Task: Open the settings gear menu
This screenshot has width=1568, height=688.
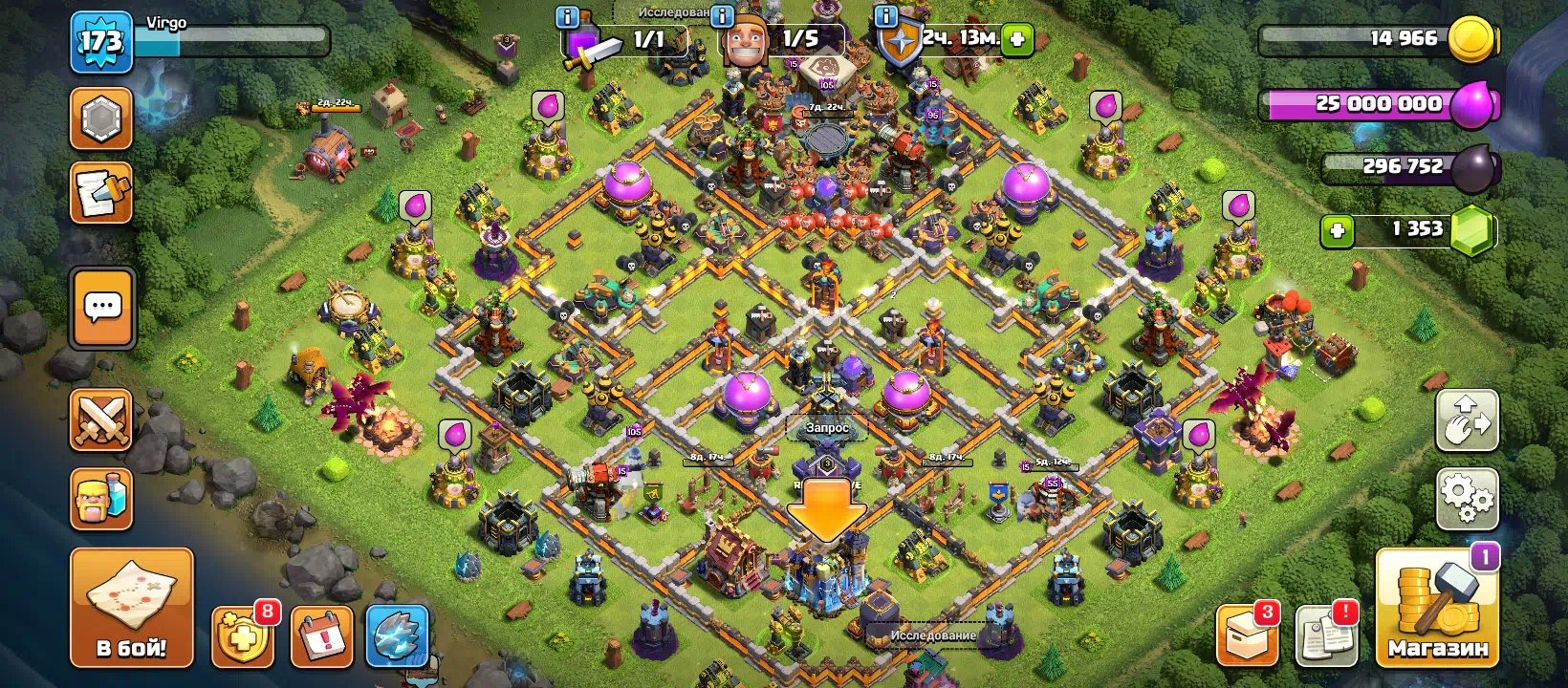Action: pyautogui.click(x=1467, y=498)
